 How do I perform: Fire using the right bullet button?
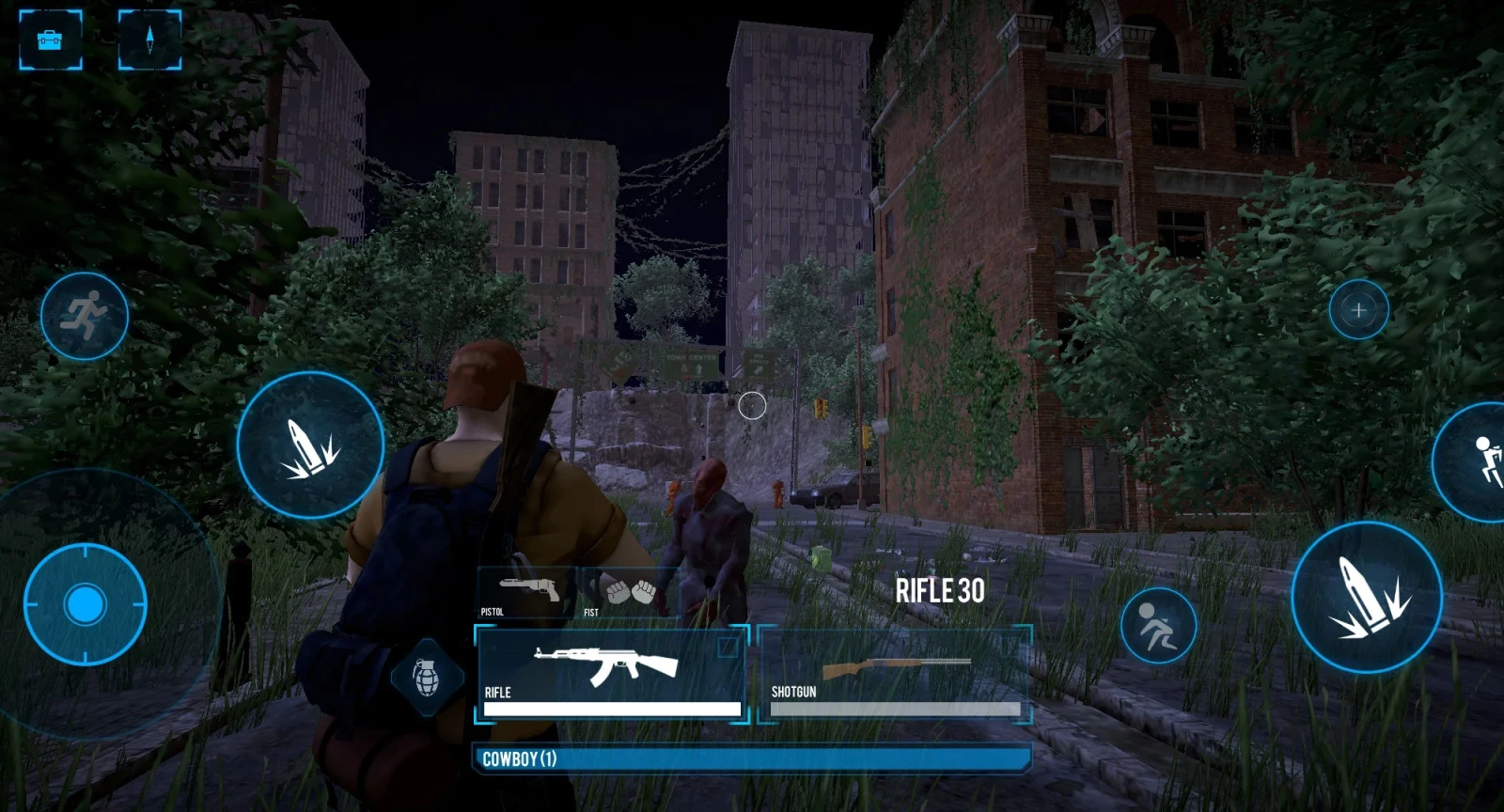[1367, 598]
